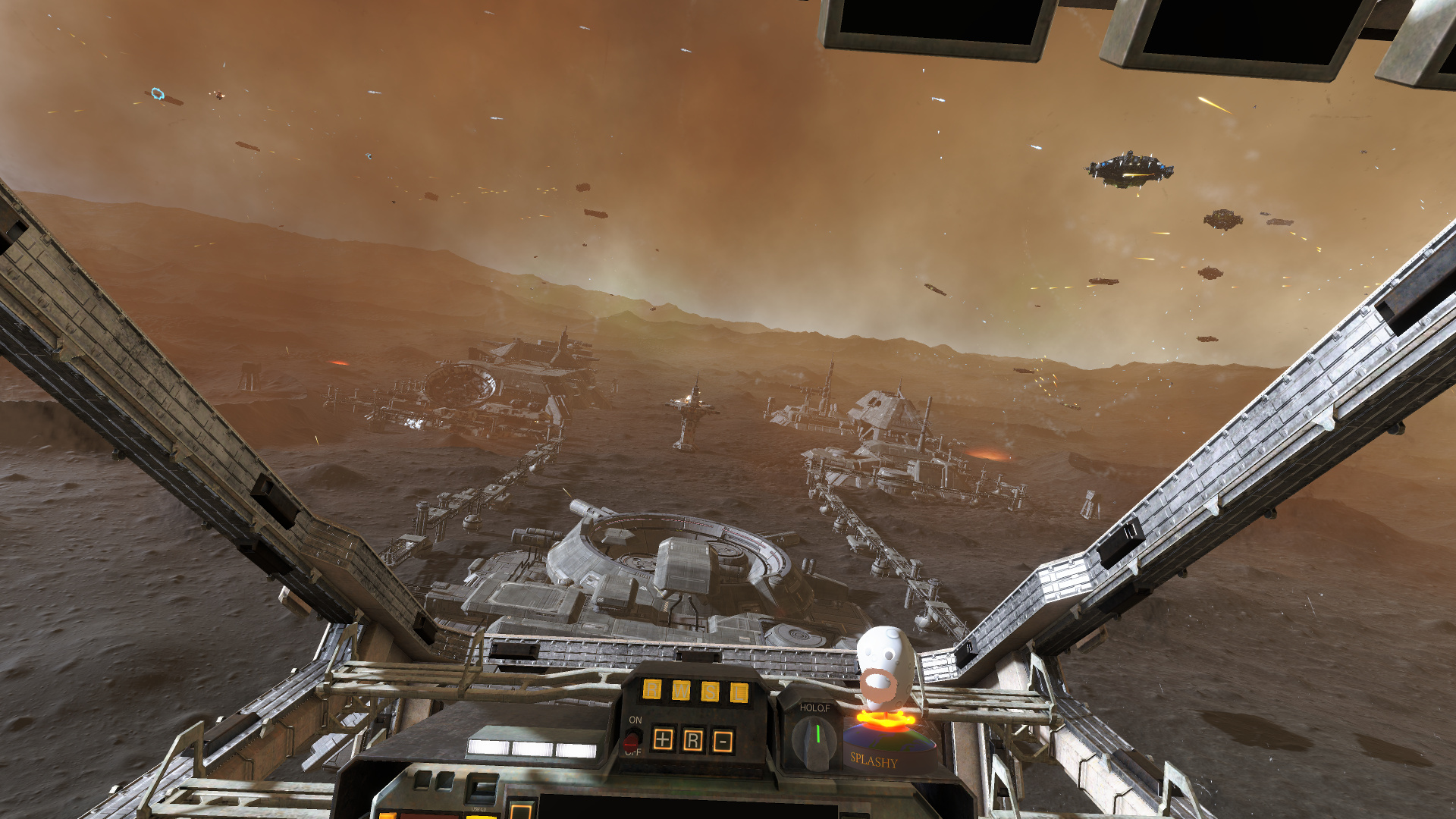The image size is (1456, 819).
Task: Tap the minus button on the cockpit panel
Action: click(x=723, y=741)
